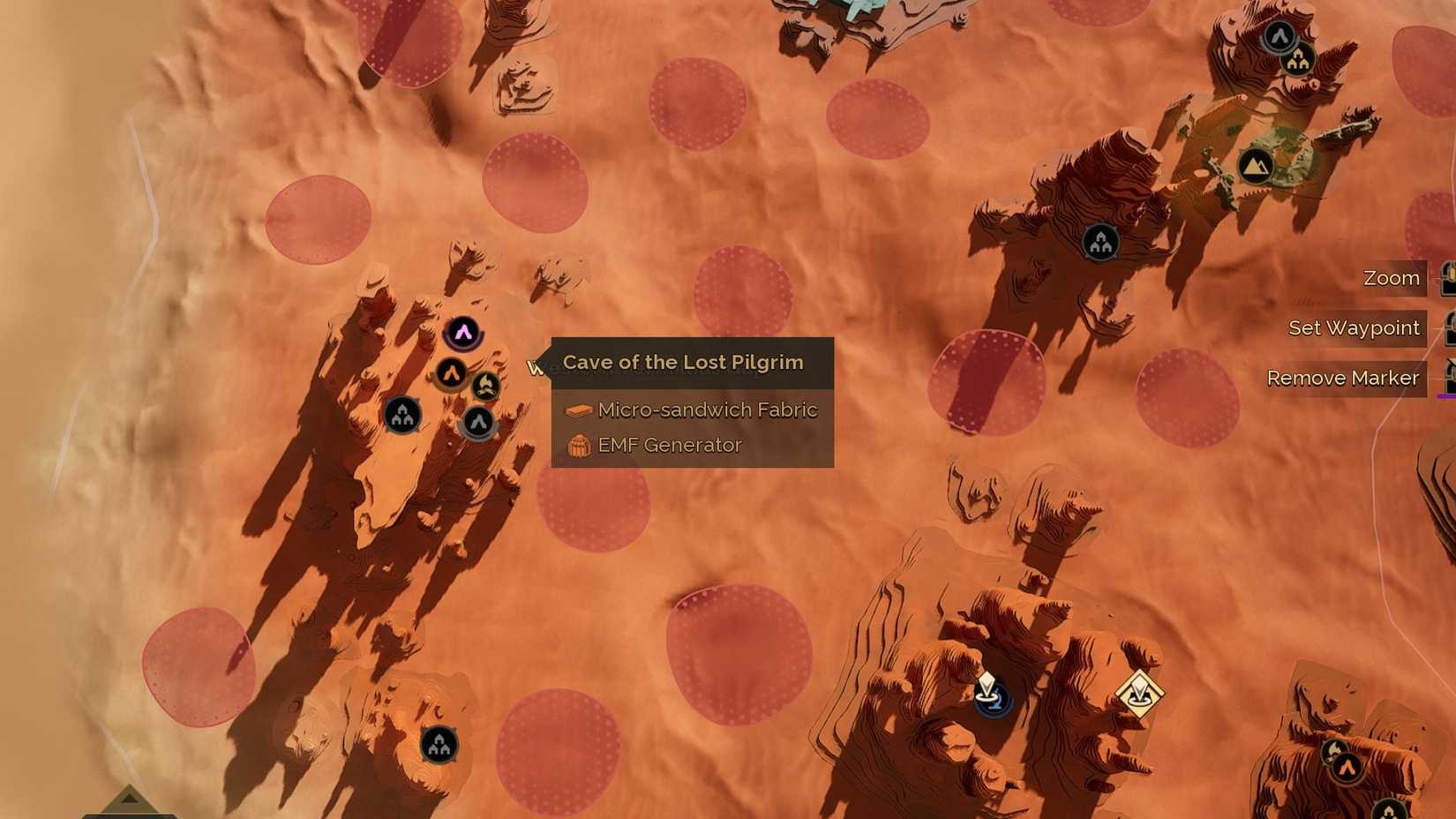Viewport: 1456px width, 819px height.
Task: Click the village marker near the bottom-left dunes
Action: pos(440,742)
